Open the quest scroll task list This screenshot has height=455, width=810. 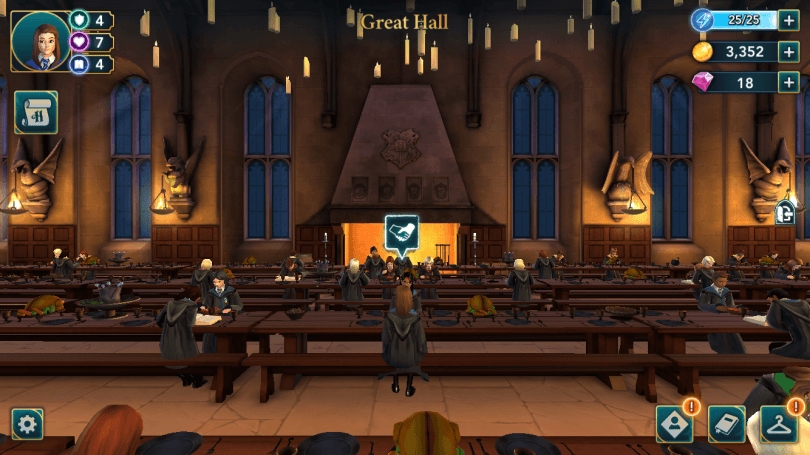(35, 113)
